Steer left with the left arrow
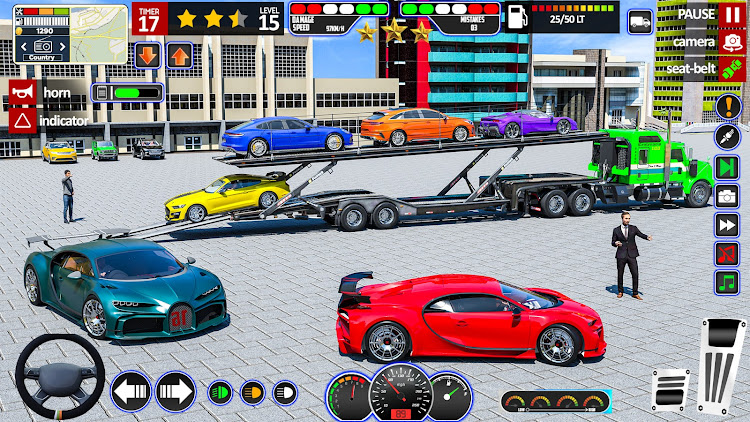This screenshot has width=750, height=422. (129, 391)
